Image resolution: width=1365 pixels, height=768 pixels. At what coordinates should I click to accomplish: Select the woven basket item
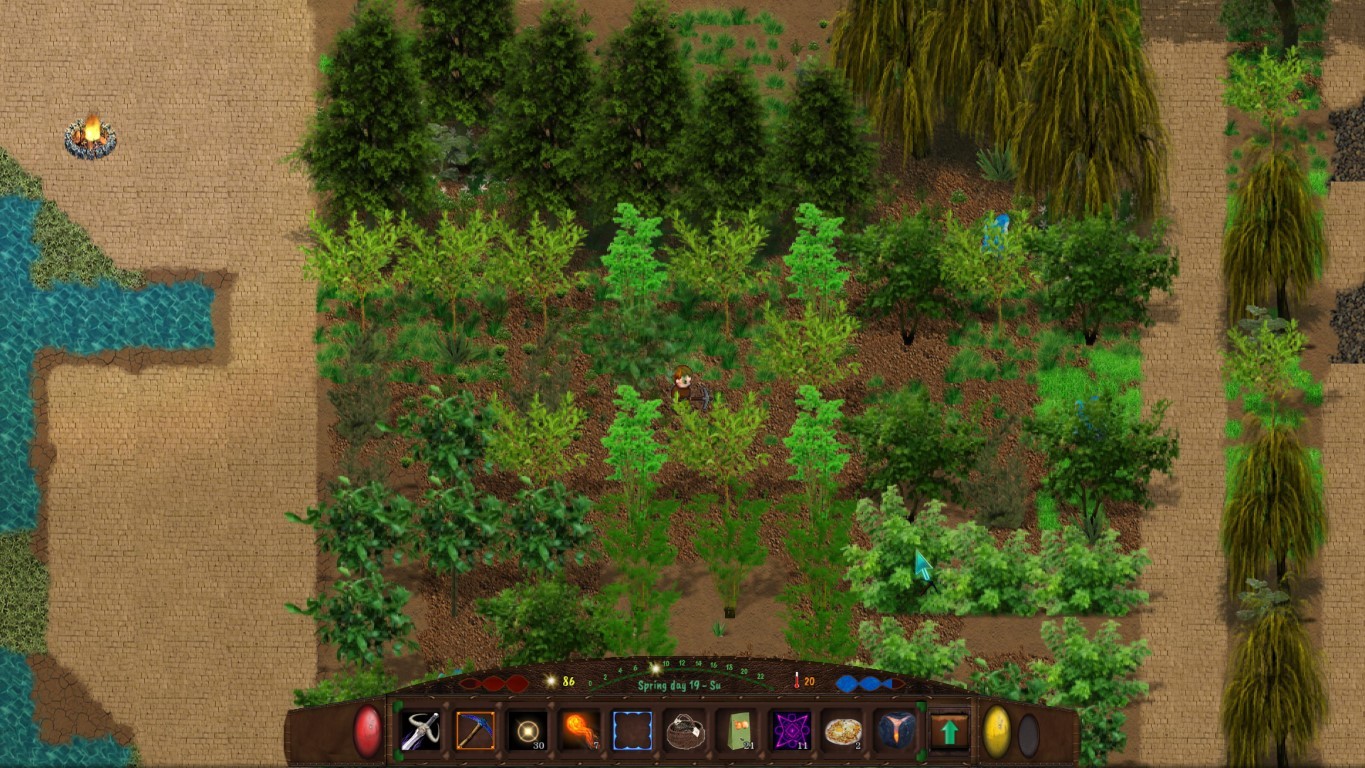(x=685, y=730)
